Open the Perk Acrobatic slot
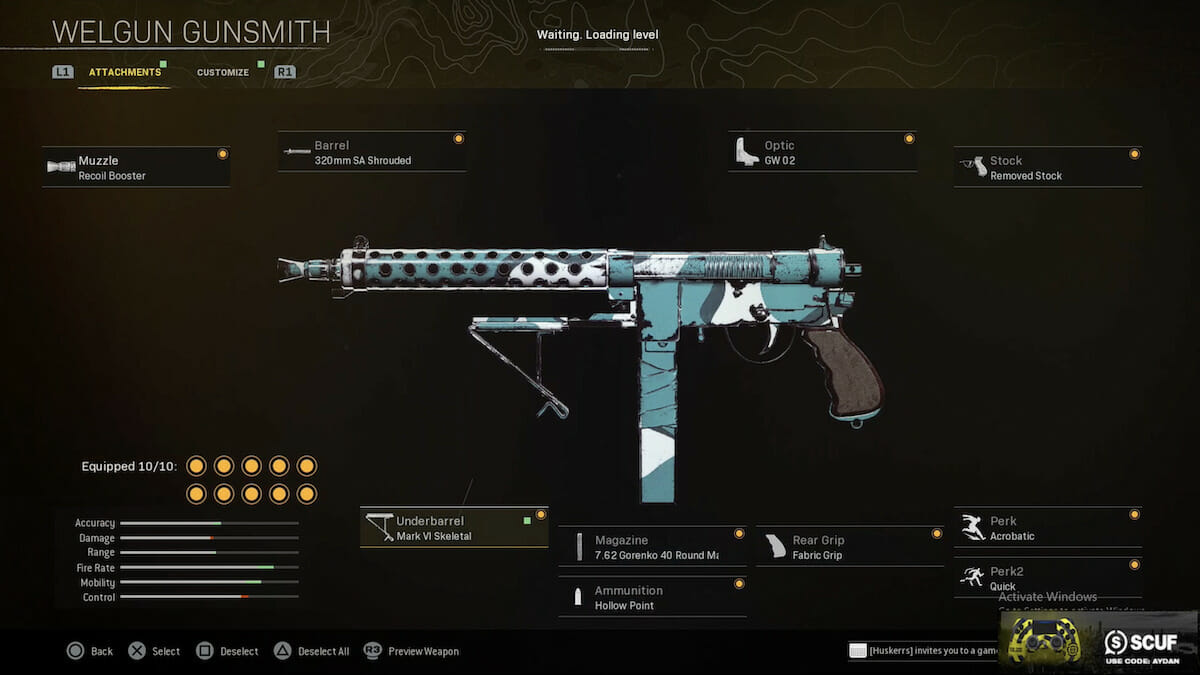Screen dimensions: 1200x675 (x=1048, y=528)
